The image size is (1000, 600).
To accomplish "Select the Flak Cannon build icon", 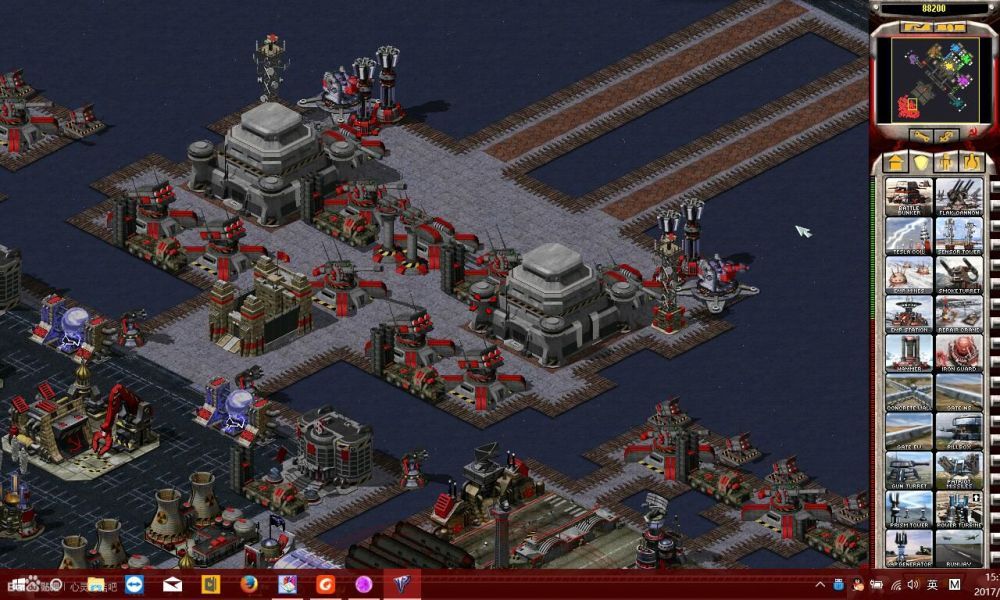I will [959, 196].
